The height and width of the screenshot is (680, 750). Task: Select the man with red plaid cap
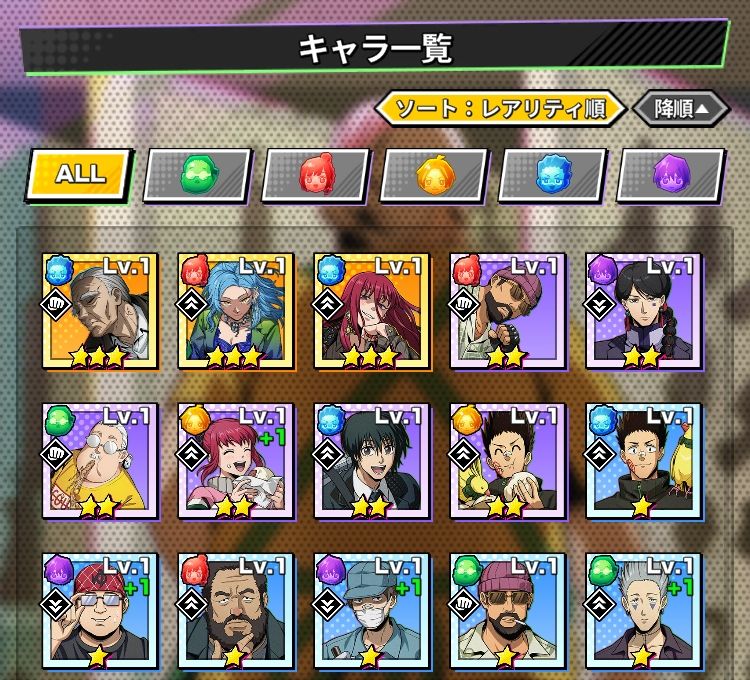pos(98,612)
